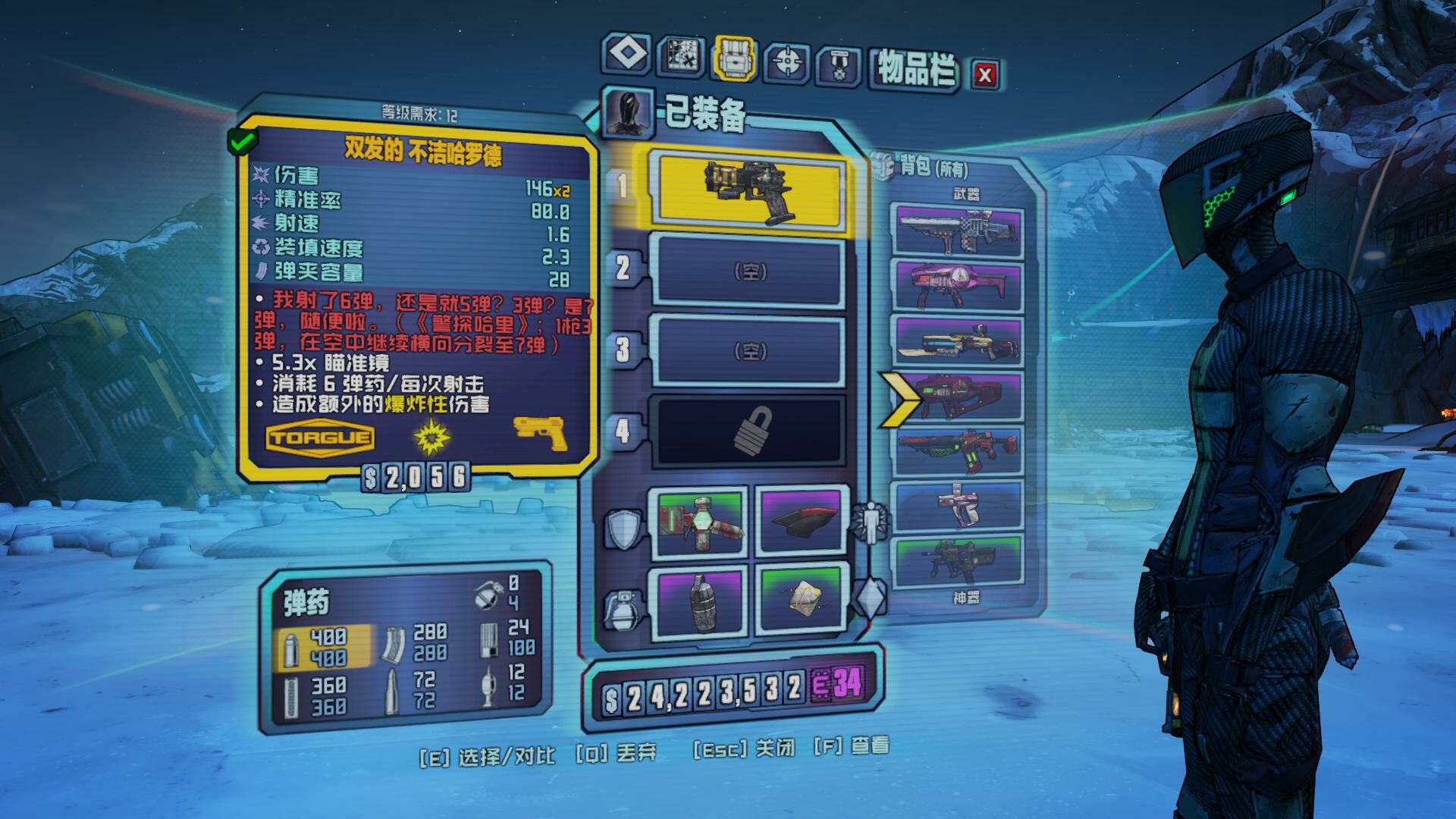This screenshot has height=819, width=1456.
Task: Pick the green-rarity backpack gun
Action: (x=959, y=561)
